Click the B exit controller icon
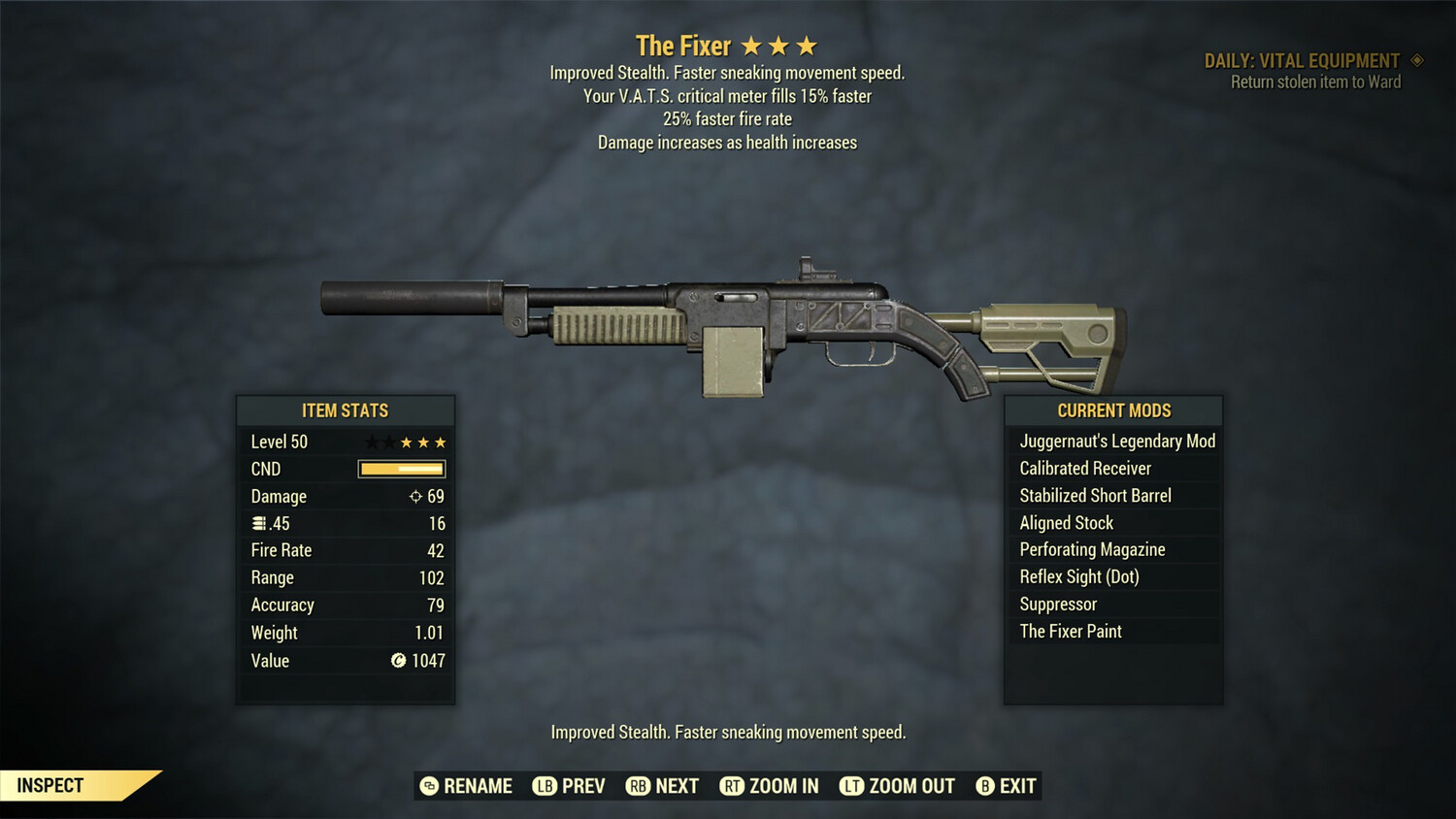Screen dimensions: 1456x819 click(985, 786)
